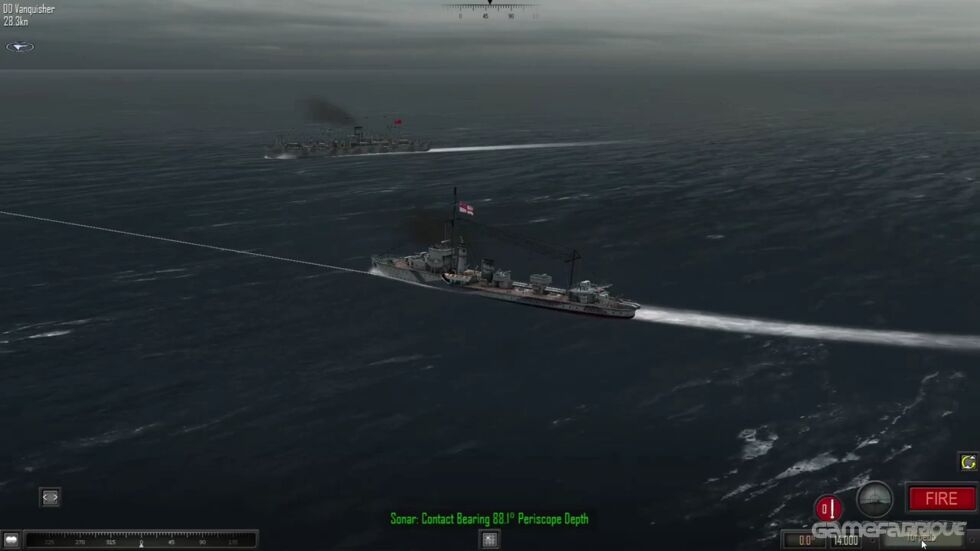Click the heading compass strip at bottom
980x551 pixels.
(140, 541)
